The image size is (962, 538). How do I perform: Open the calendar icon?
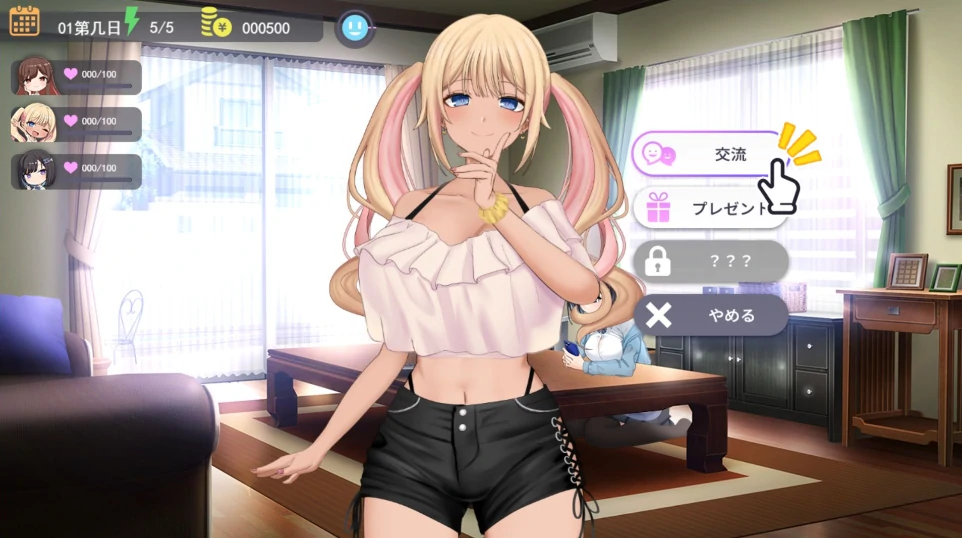pyautogui.click(x=24, y=22)
